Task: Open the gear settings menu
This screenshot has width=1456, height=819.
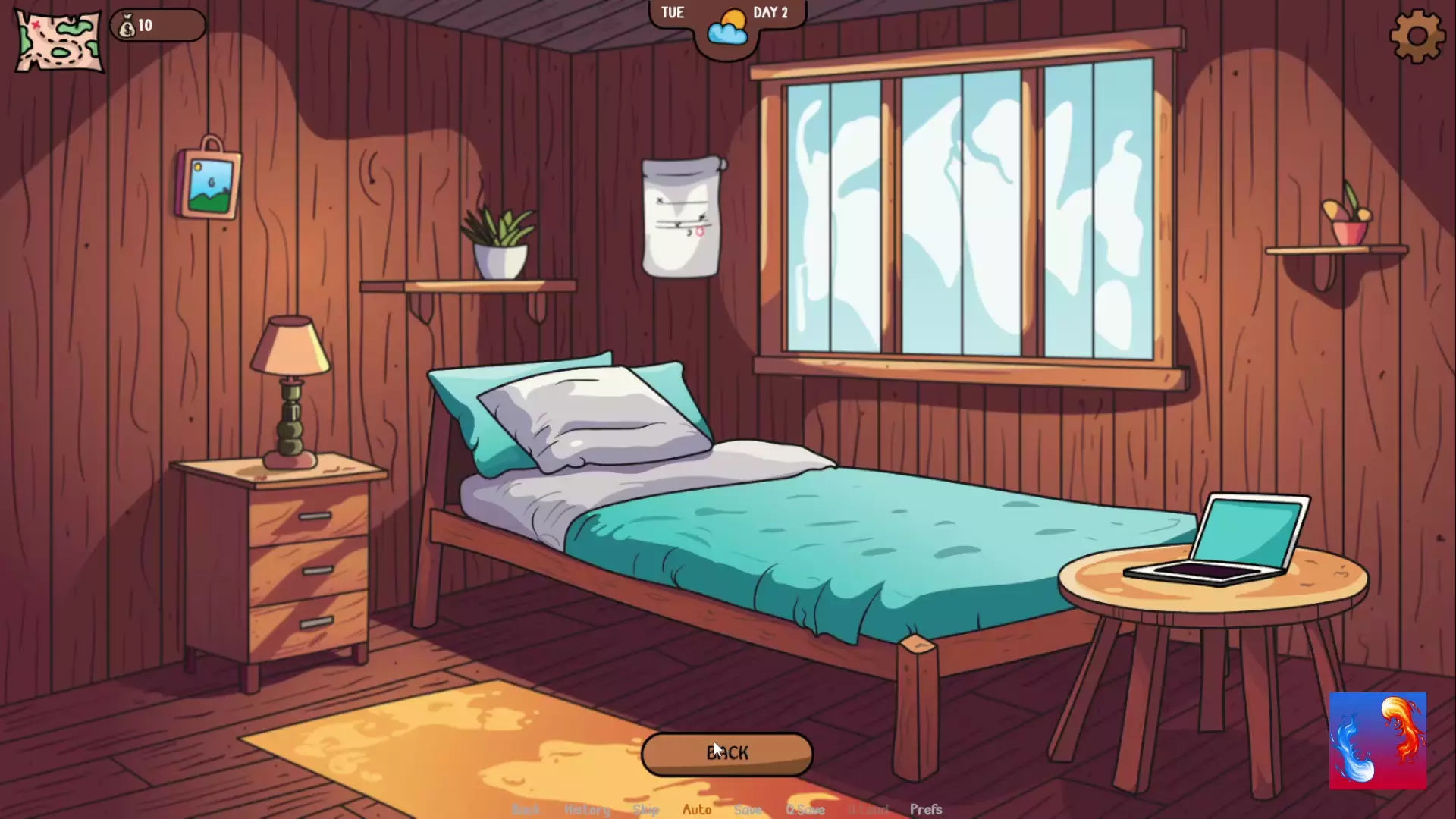Action: (1417, 36)
